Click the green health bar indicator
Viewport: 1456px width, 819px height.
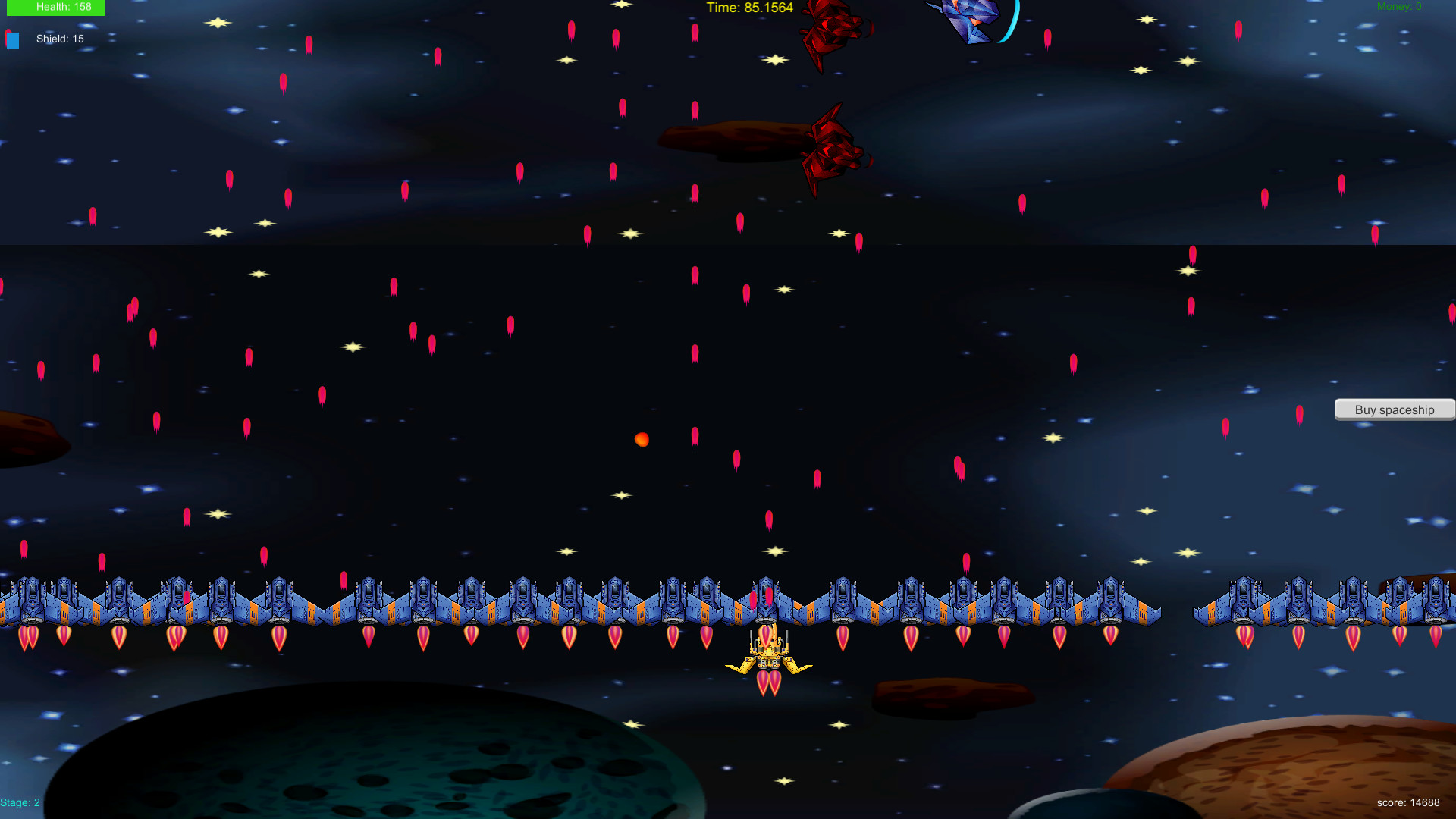pyautogui.click(x=55, y=6)
